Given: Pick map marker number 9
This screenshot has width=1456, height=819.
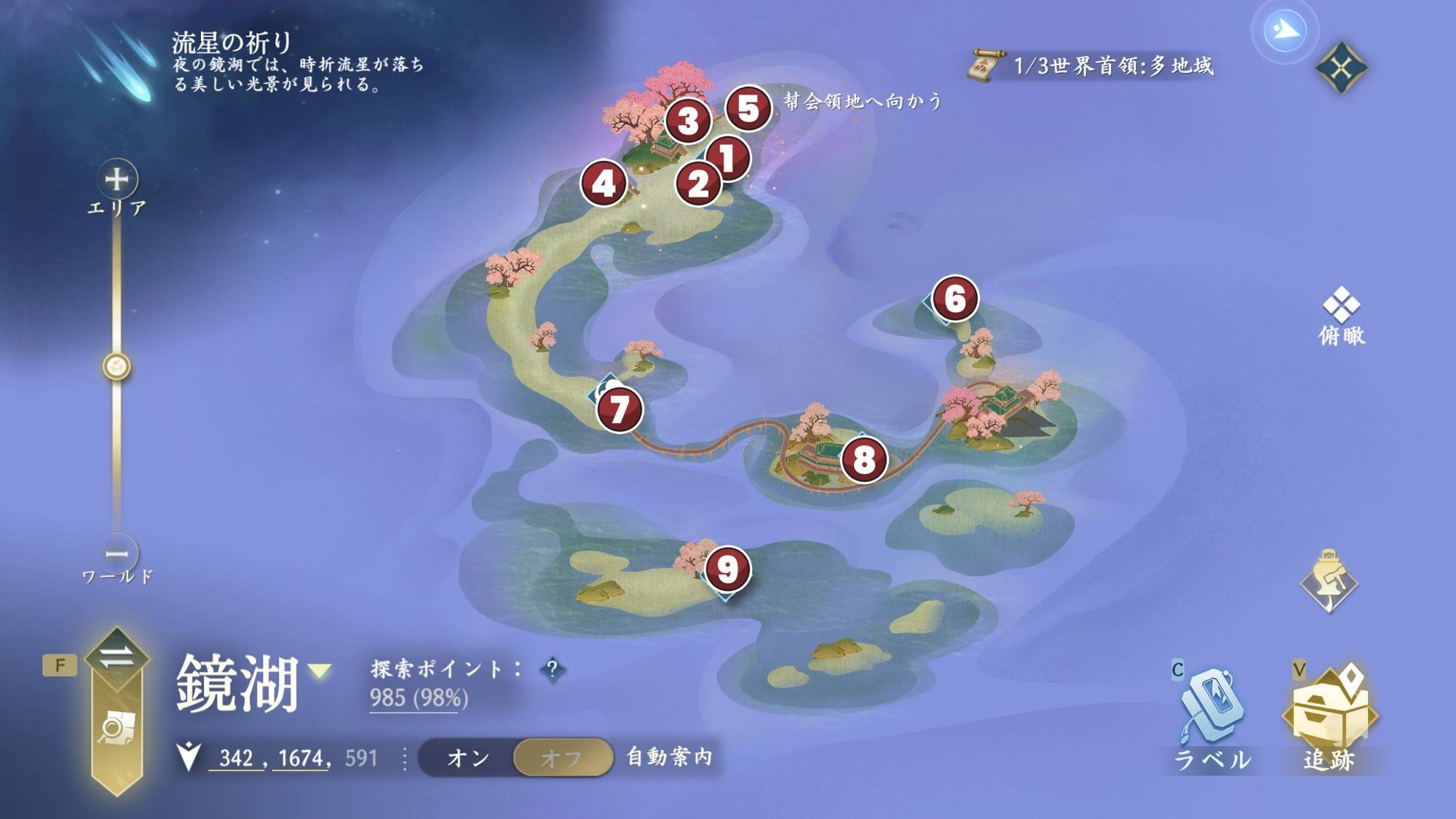Looking at the screenshot, I should (727, 569).
